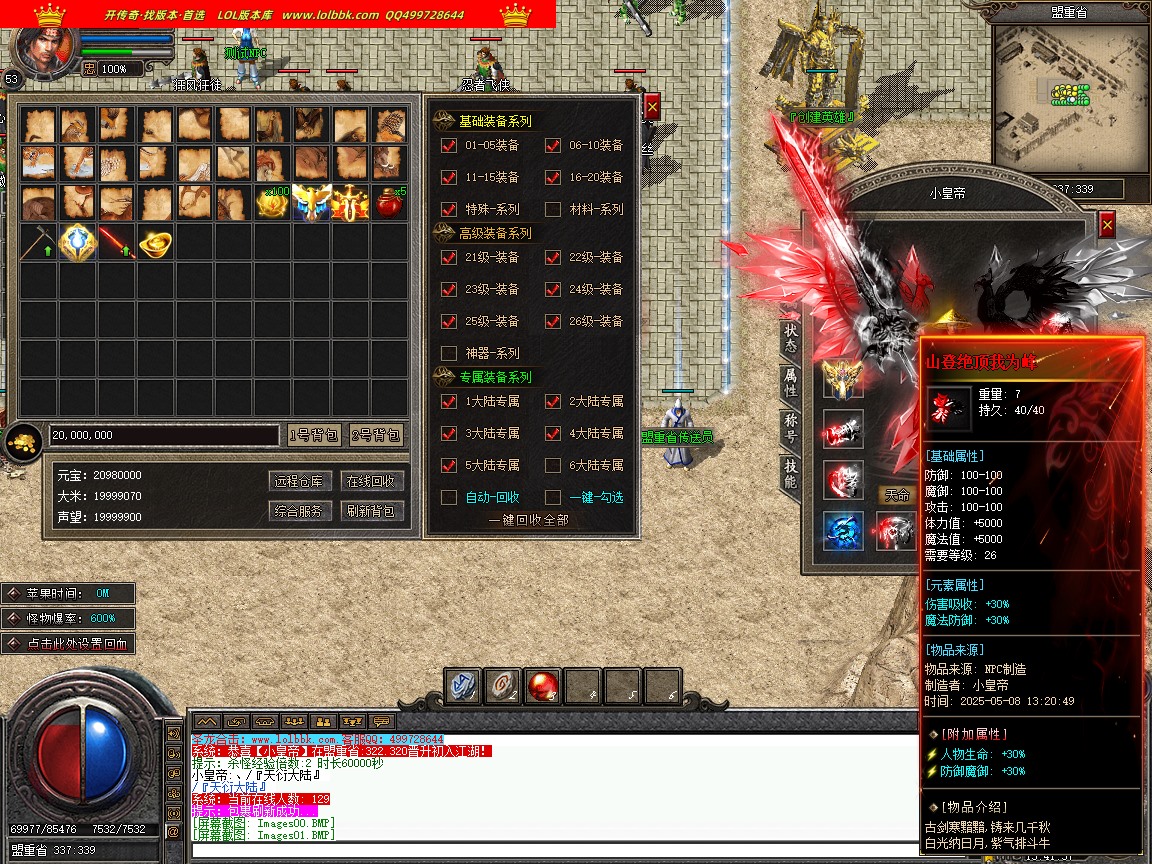Select the gold ingot item in inventory
The height and width of the screenshot is (864, 1152).
(155, 243)
